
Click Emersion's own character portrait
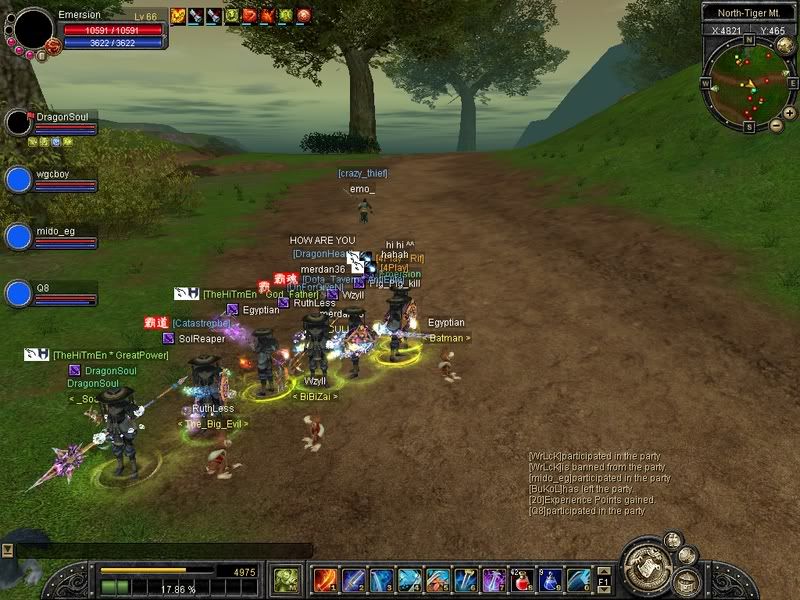[x=33, y=29]
